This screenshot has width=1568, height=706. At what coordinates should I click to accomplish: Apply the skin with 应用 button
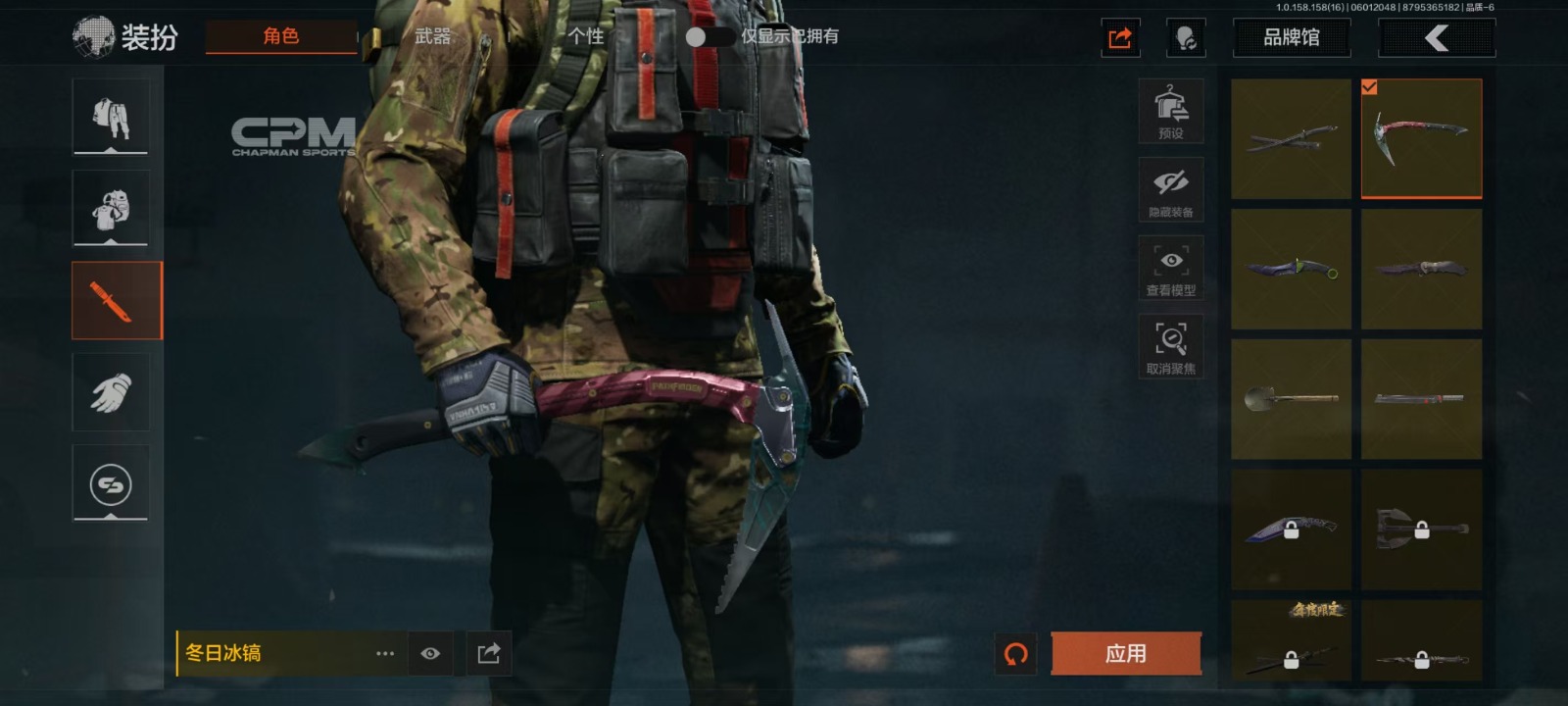1125,653
